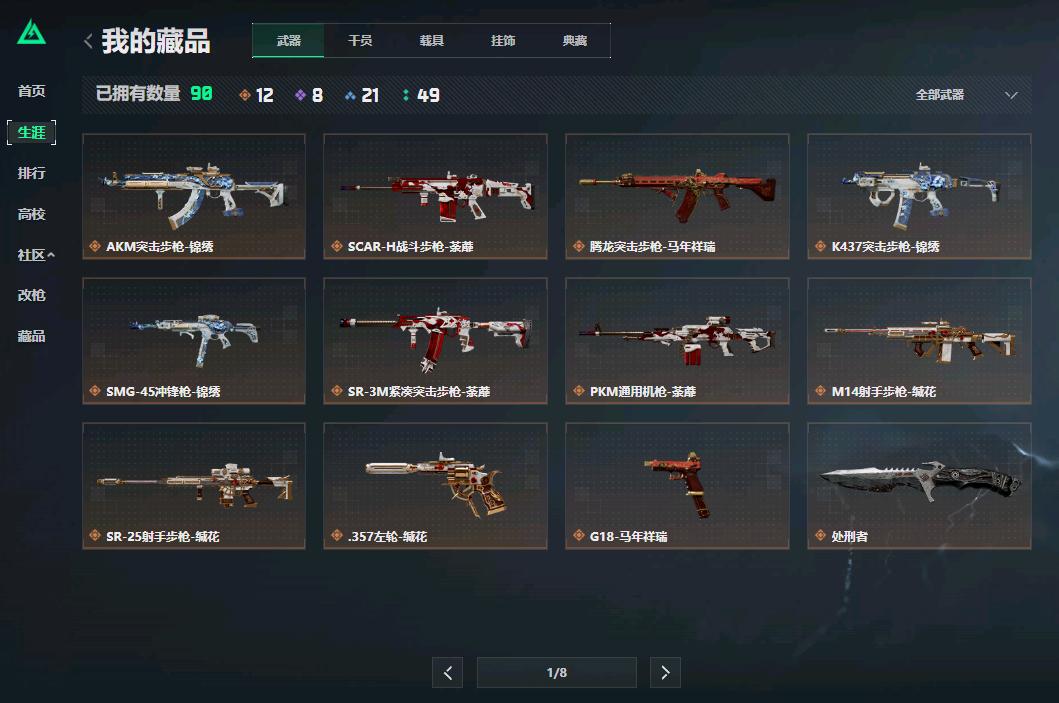Open the 全部武器 filter dropdown
This screenshot has height=703, width=1059.
(x=966, y=95)
